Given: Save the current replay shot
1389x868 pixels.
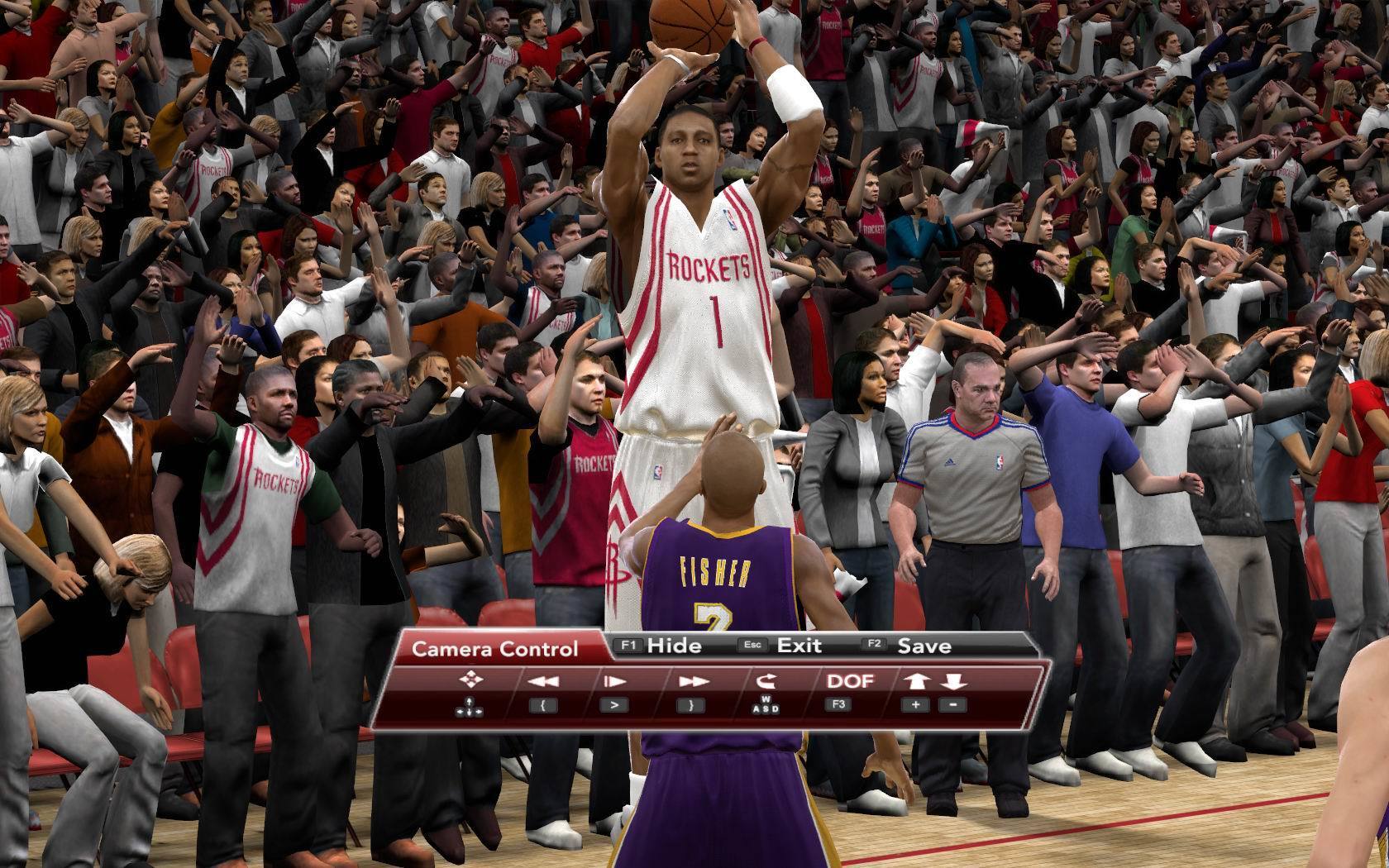Looking at the screenshot, I should 924,646.
